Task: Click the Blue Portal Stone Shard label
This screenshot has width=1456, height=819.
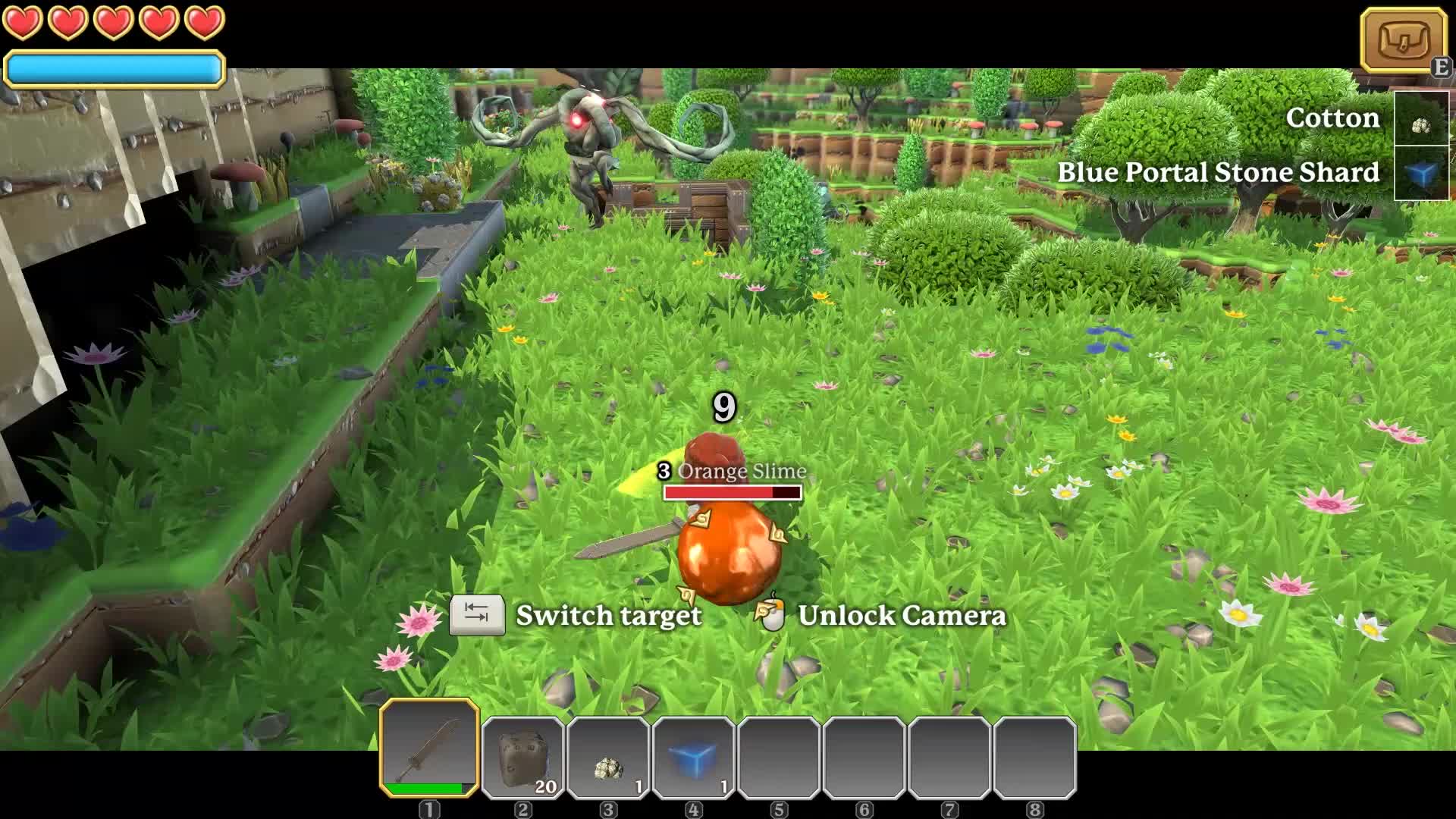Action: pos(1217,173)
